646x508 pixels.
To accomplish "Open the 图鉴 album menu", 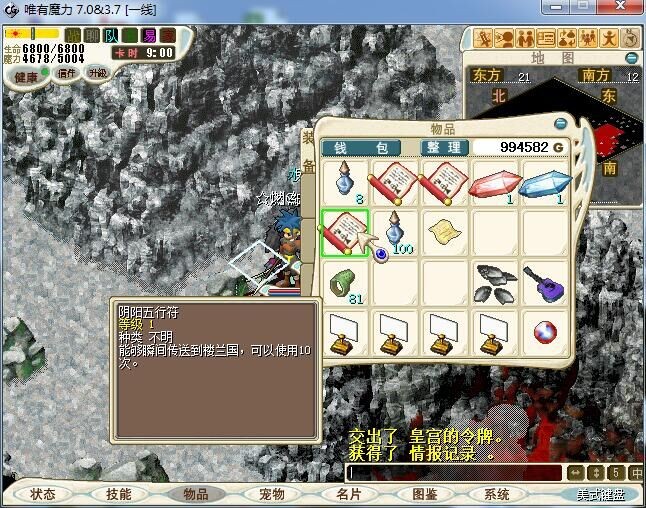I will 424,494.
